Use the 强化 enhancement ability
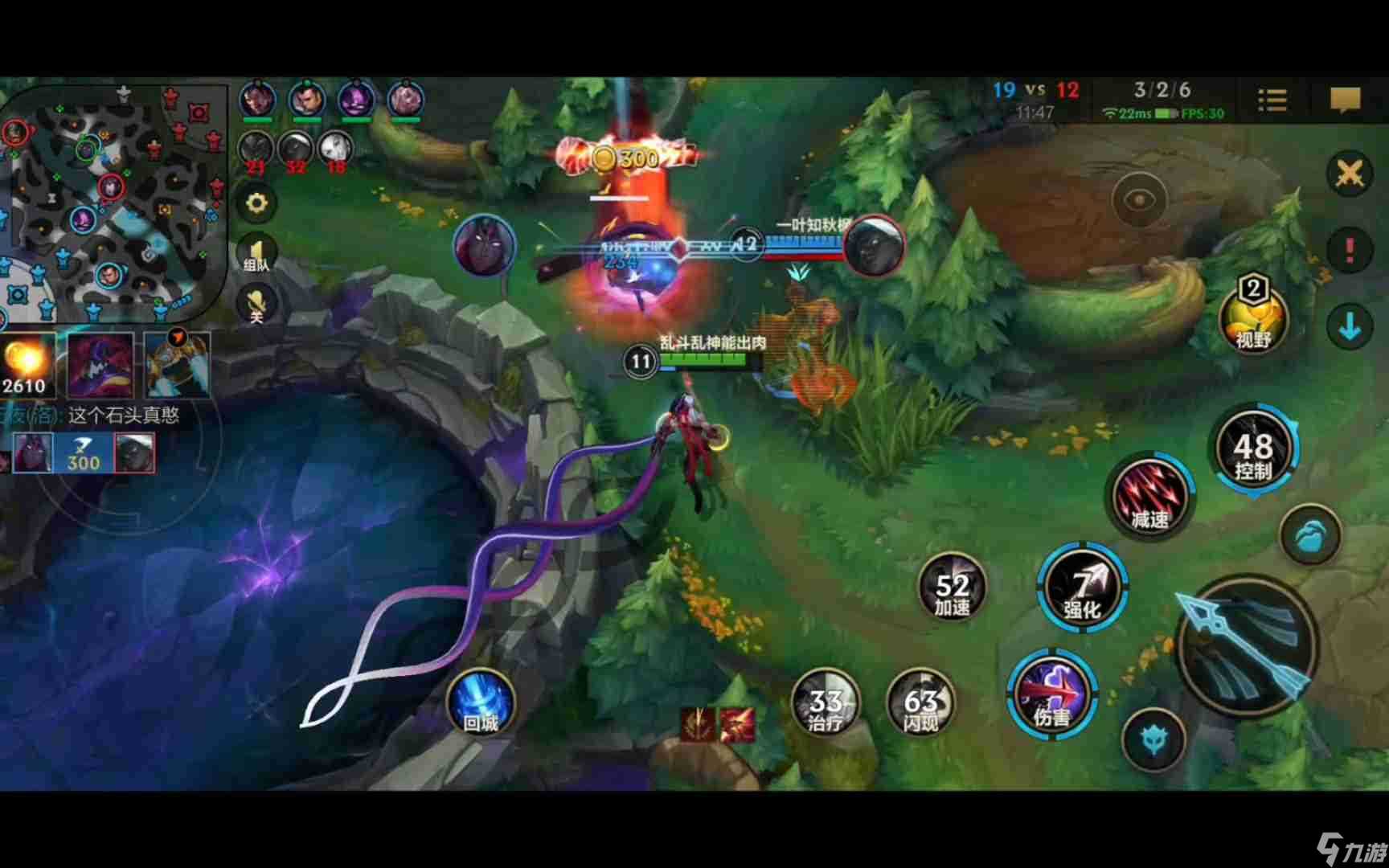The image size is (1389, 868). coord(1082,588)
